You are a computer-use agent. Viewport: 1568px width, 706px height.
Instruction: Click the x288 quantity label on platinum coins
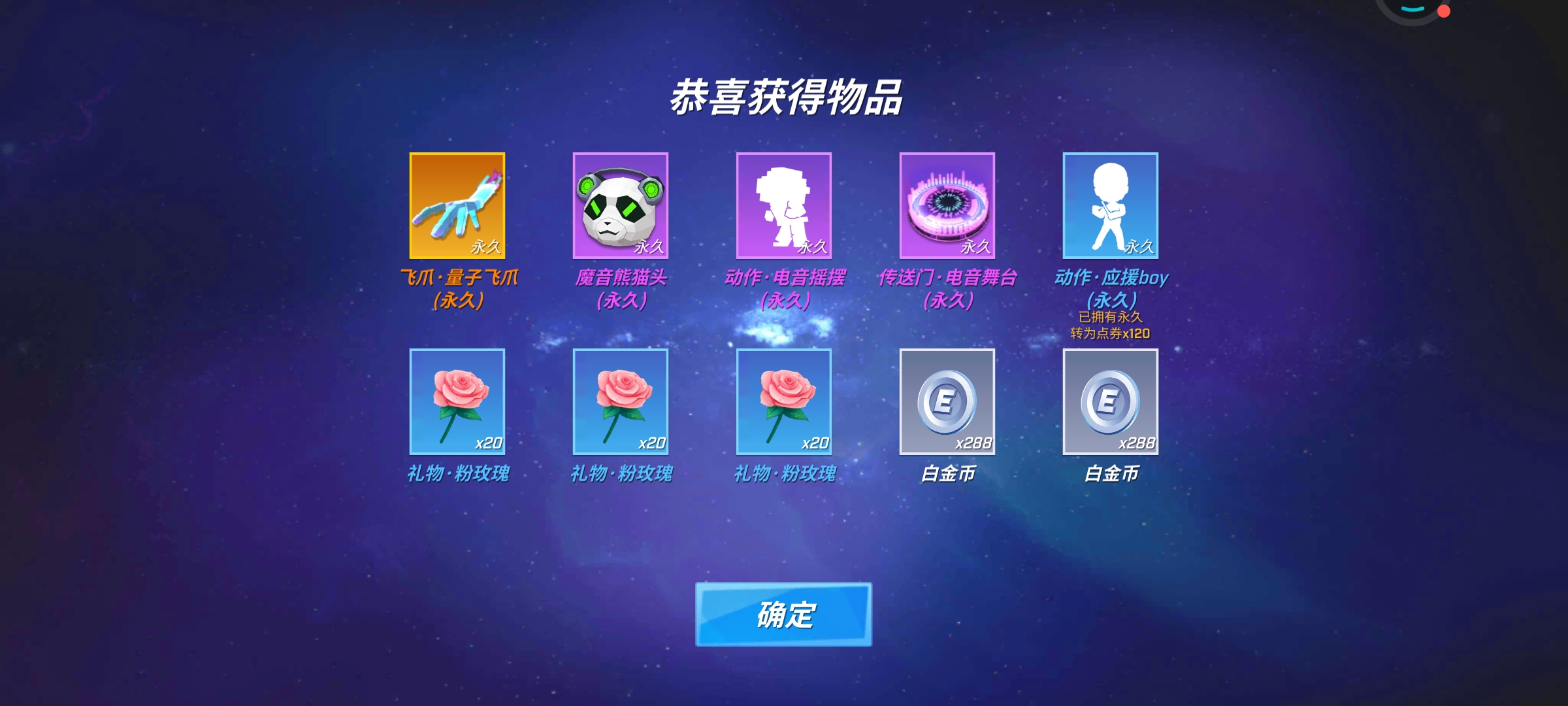973,443
